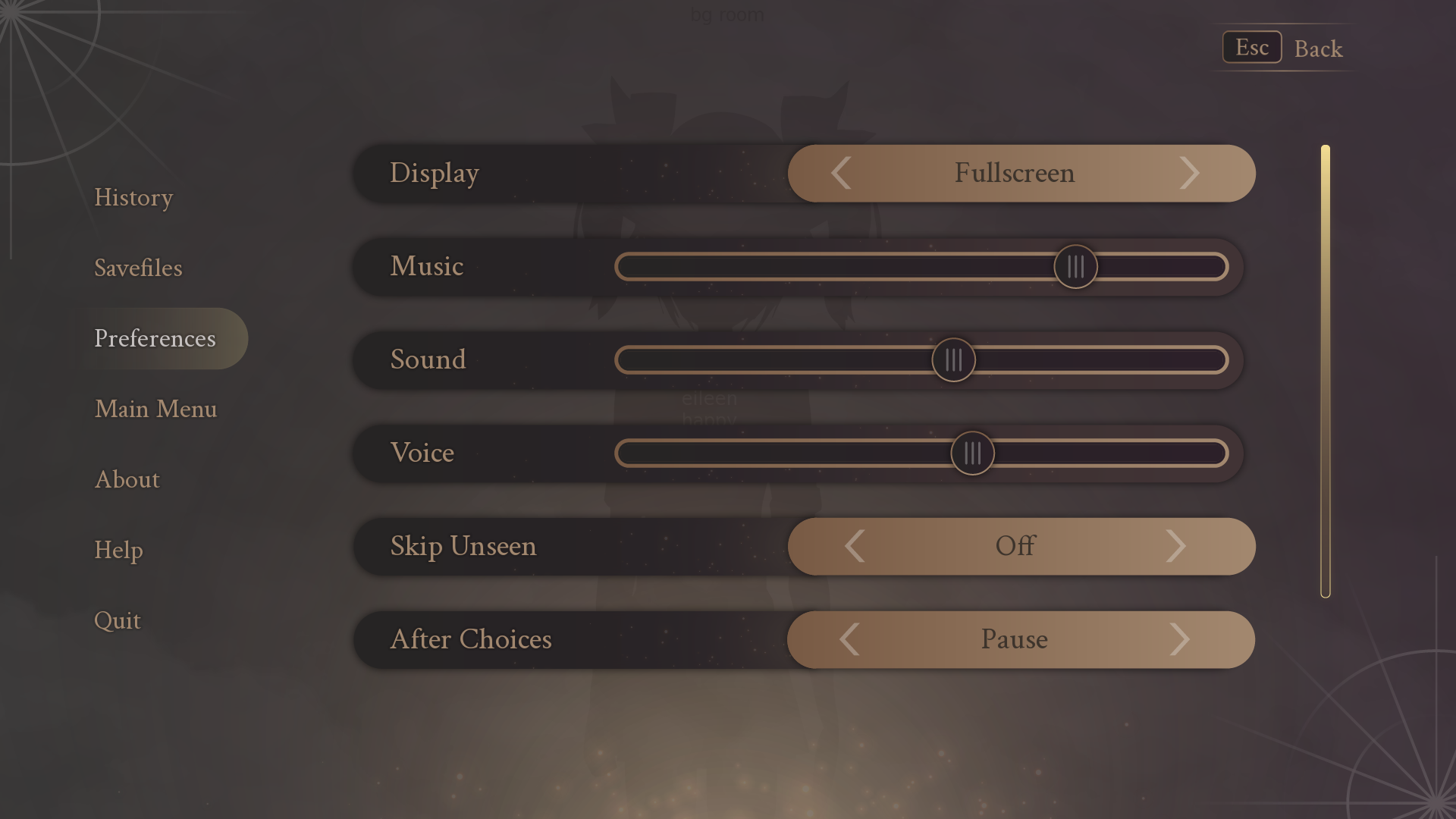Click the Voice volume slider handle
The height and width of the screenshot is (819, 1456).
[972, 453]
